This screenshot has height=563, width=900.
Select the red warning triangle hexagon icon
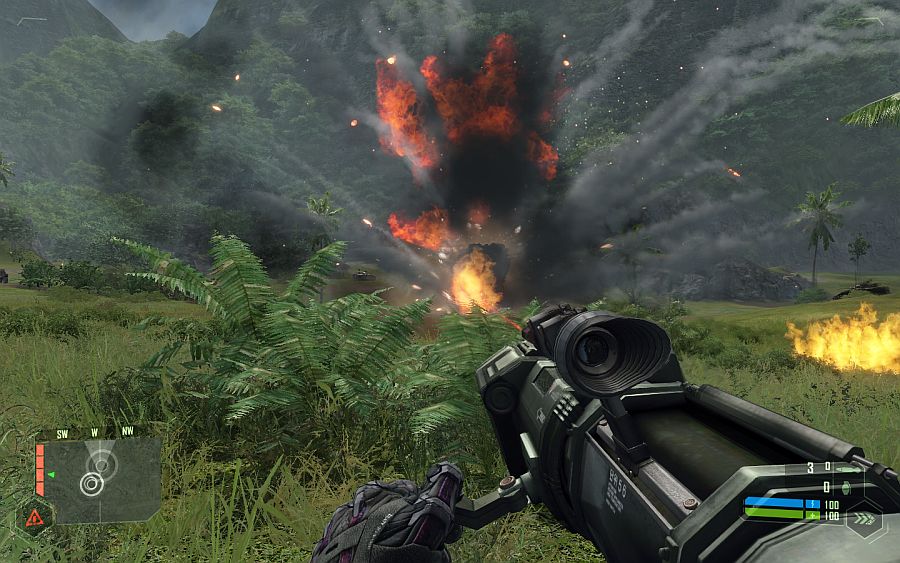point(34,517)
